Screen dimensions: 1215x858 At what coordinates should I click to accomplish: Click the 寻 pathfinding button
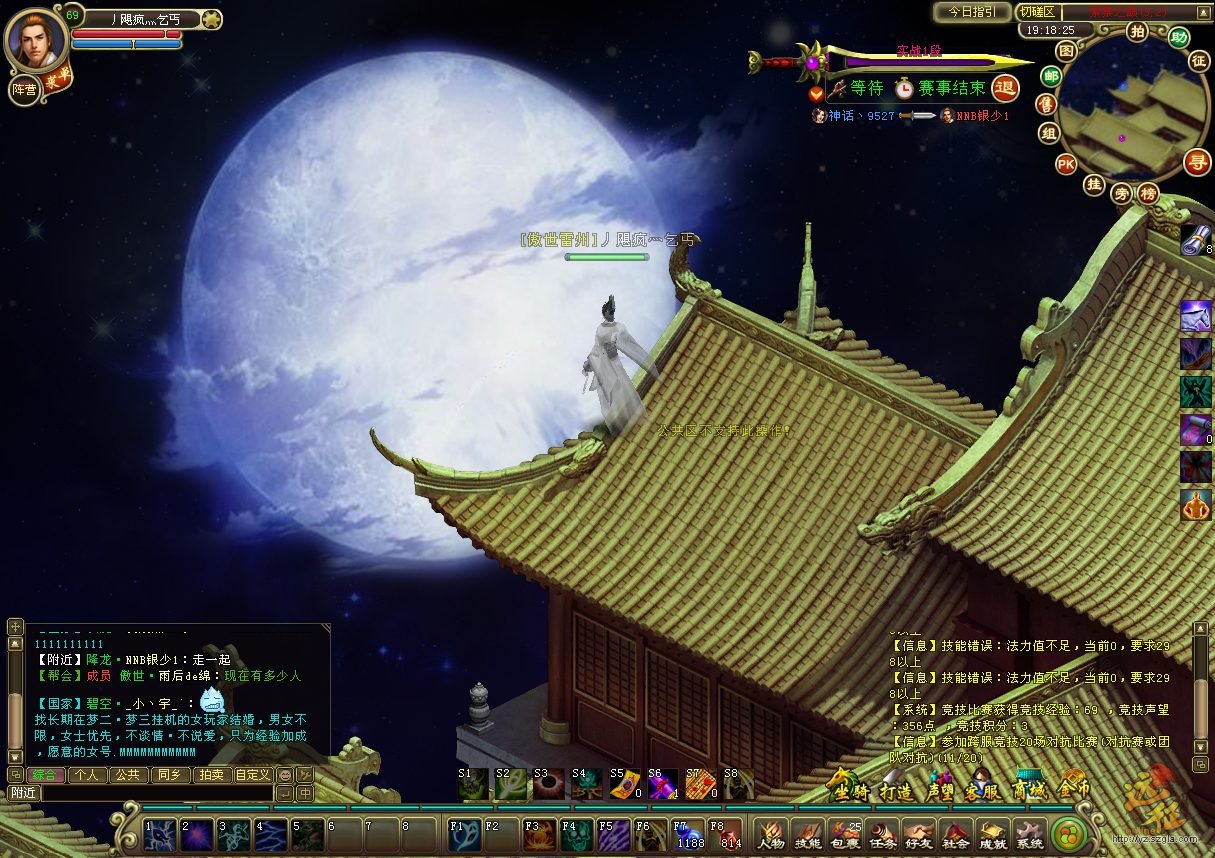(1196, 161)
